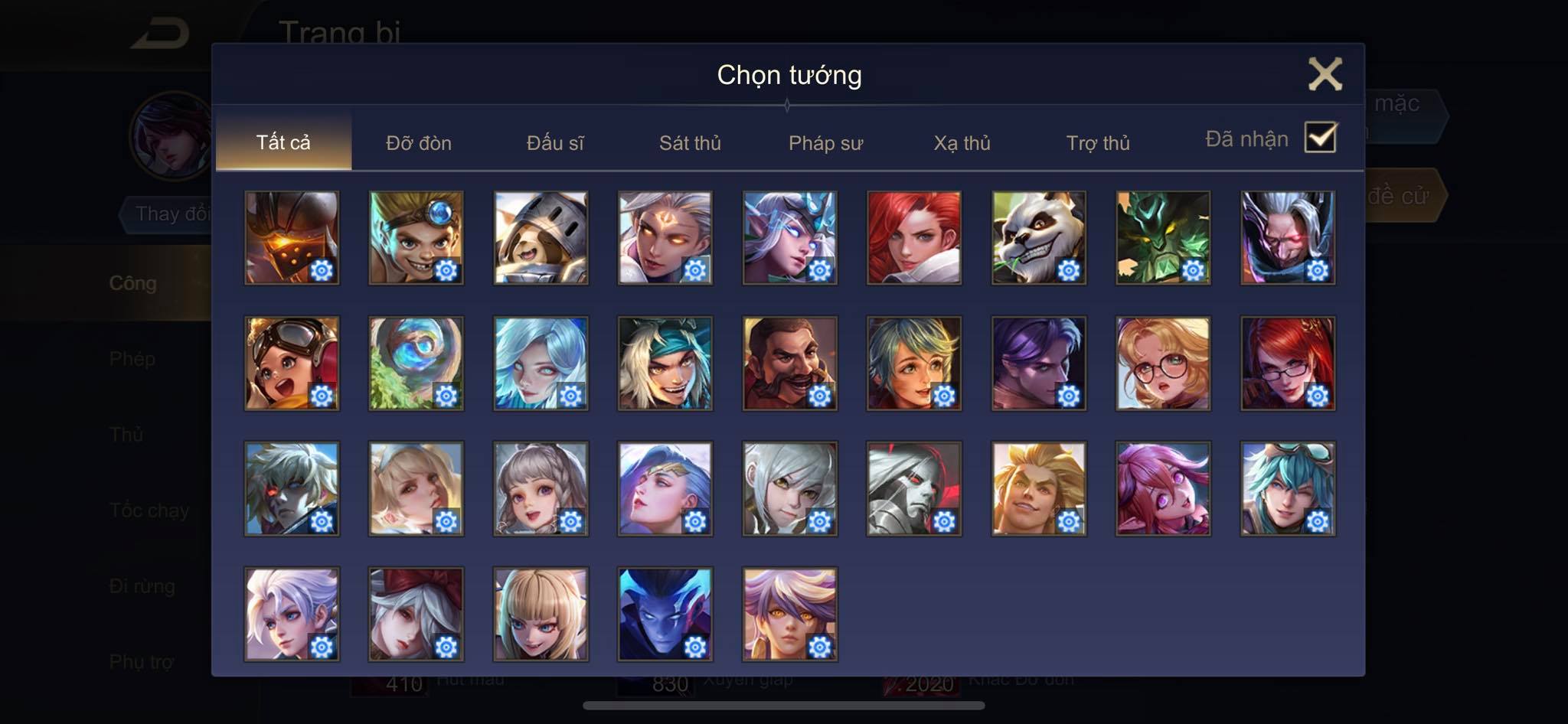The height and width of the screenshot is (724, 1568).
Task: Switch to the Tất cả tab
Action: pyautogui.click(x=283, y=142)
